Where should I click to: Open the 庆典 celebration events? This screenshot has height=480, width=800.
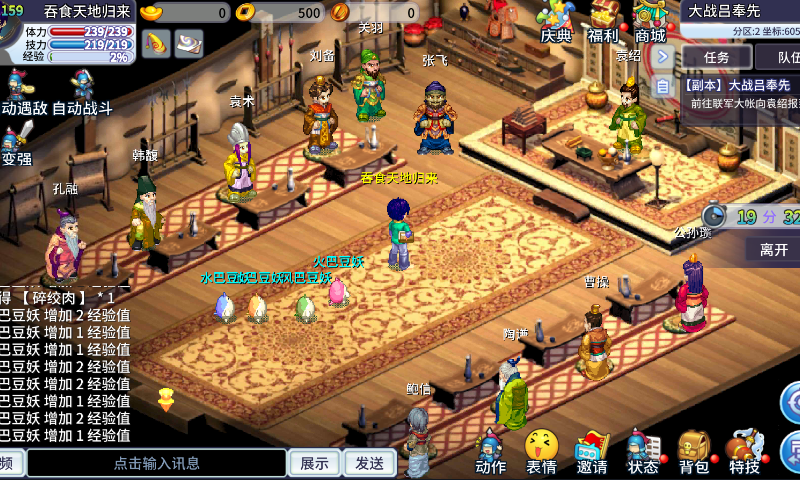coord(556,20)
